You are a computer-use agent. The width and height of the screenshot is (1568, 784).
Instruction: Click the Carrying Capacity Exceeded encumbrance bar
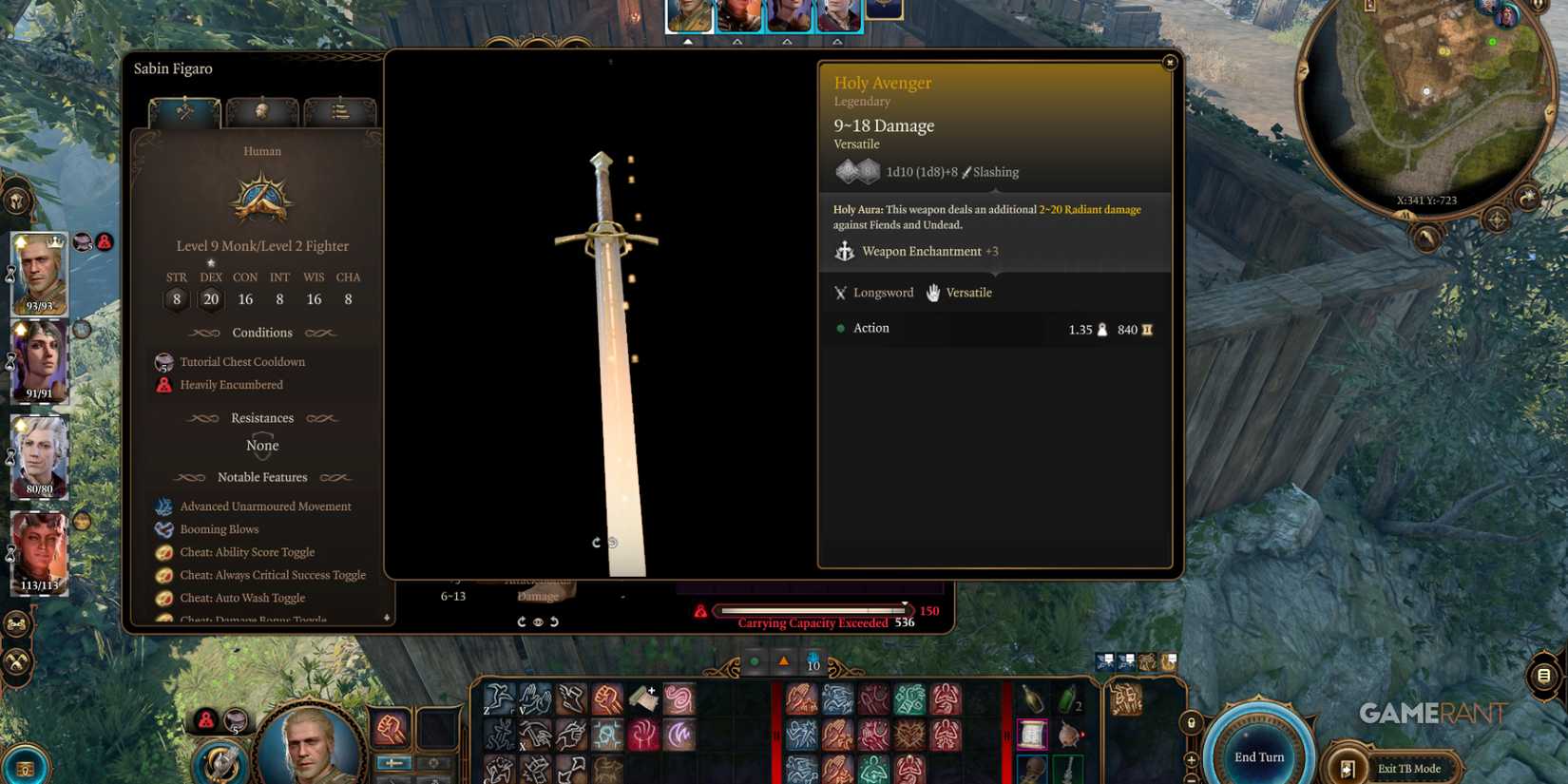pos(811,611)
